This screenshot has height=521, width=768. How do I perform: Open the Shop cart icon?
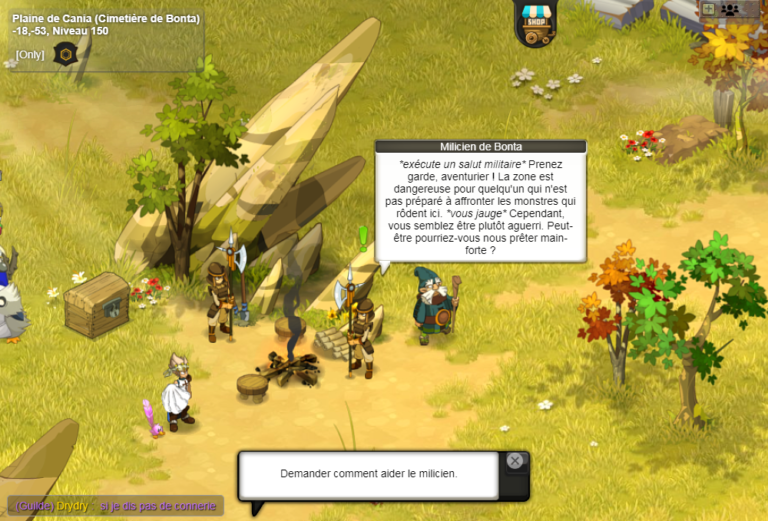537,24
